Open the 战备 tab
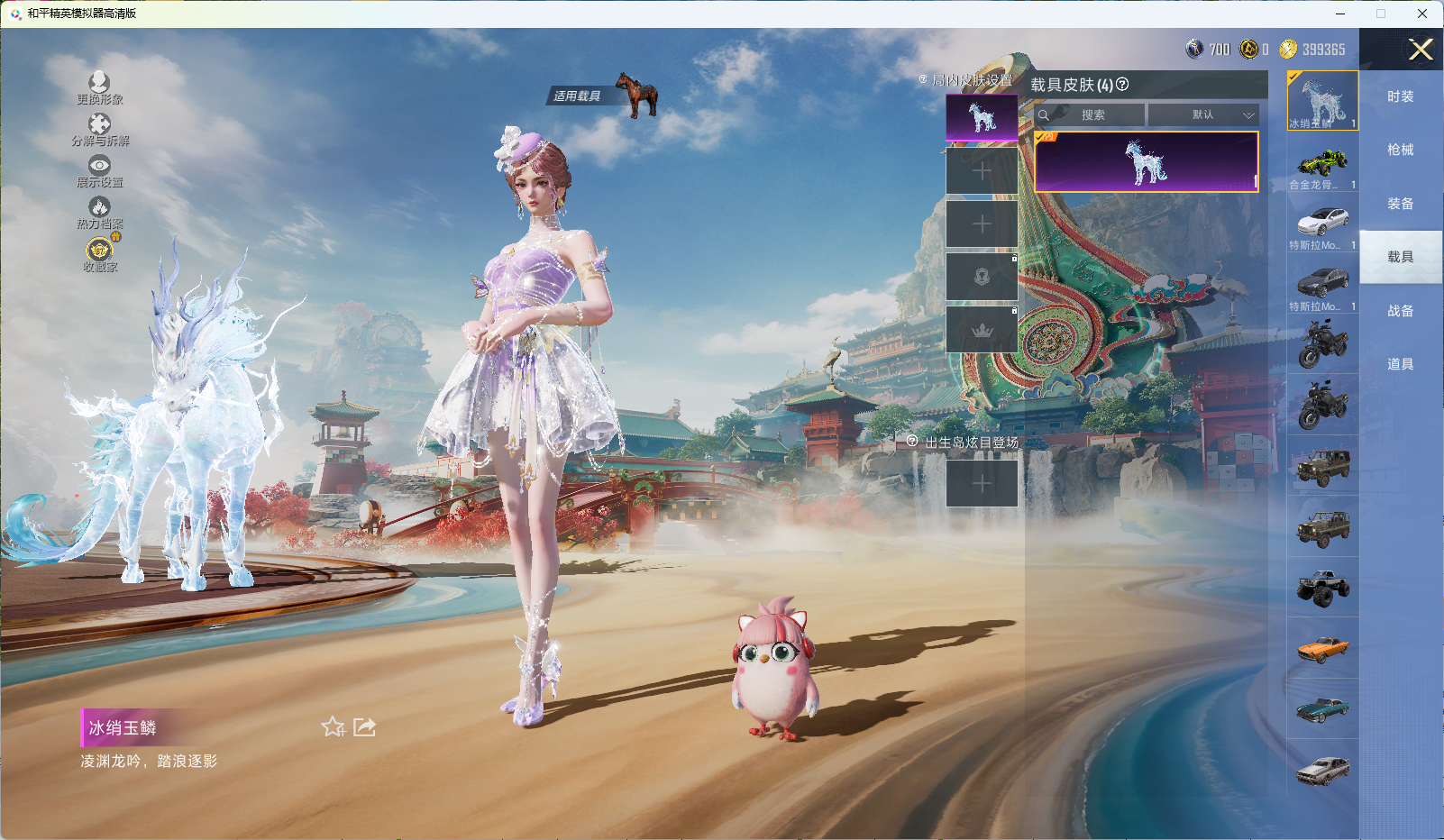The image size is (1444, 840). pos(1400,311)
